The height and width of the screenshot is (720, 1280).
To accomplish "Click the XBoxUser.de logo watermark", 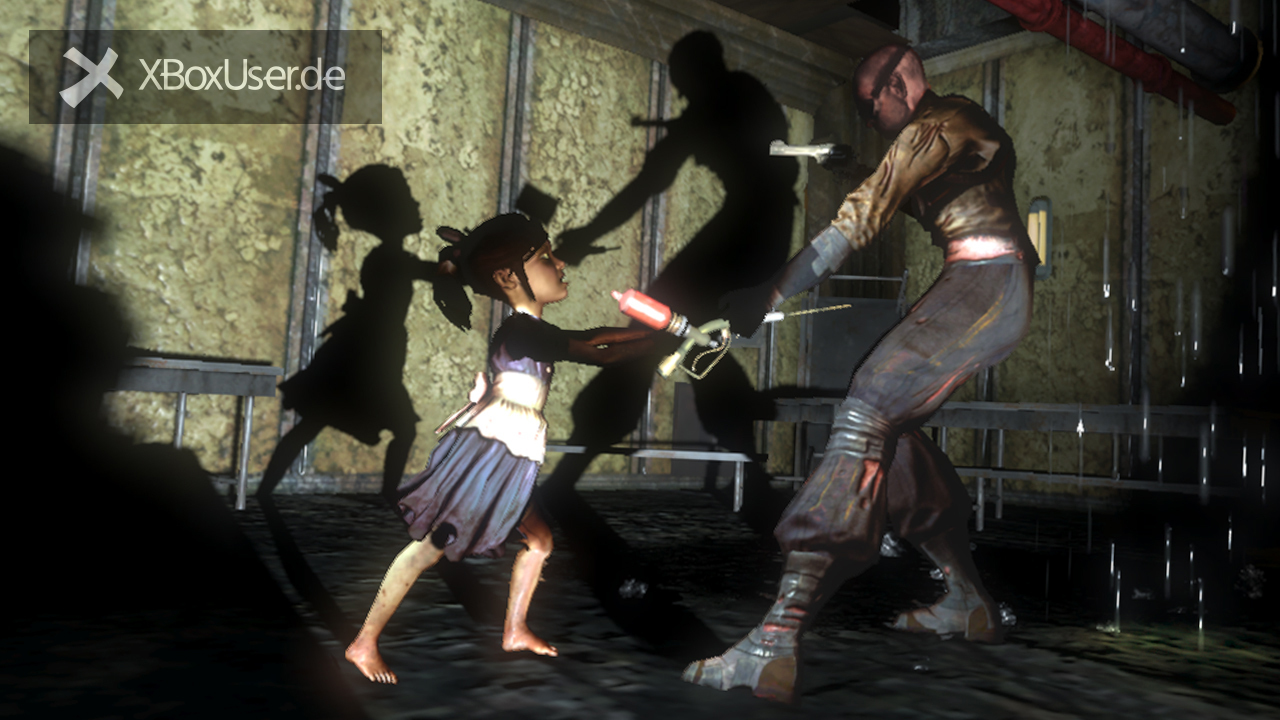I will tap(204, 77).
